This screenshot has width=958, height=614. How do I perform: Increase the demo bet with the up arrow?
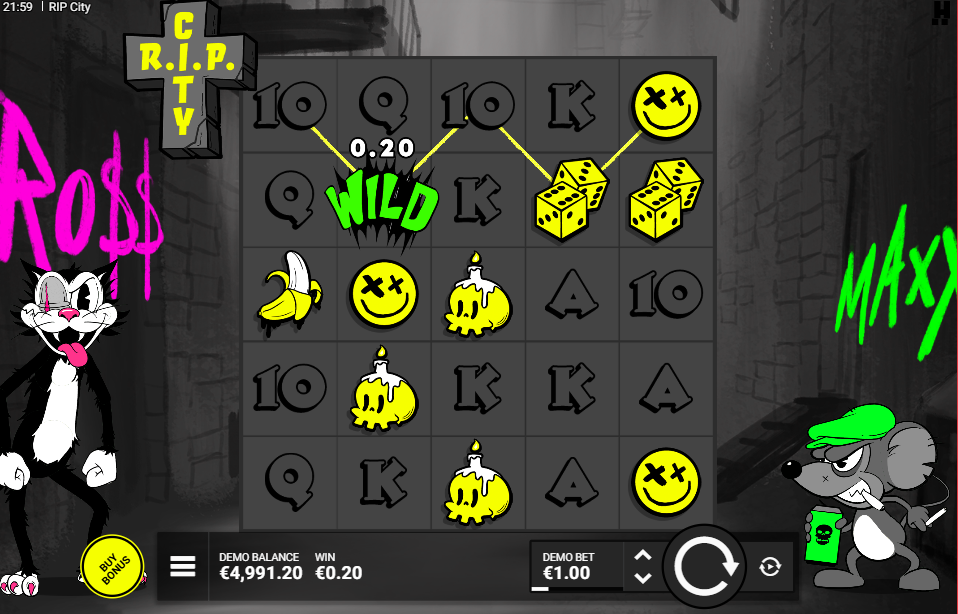pos(644,556)
